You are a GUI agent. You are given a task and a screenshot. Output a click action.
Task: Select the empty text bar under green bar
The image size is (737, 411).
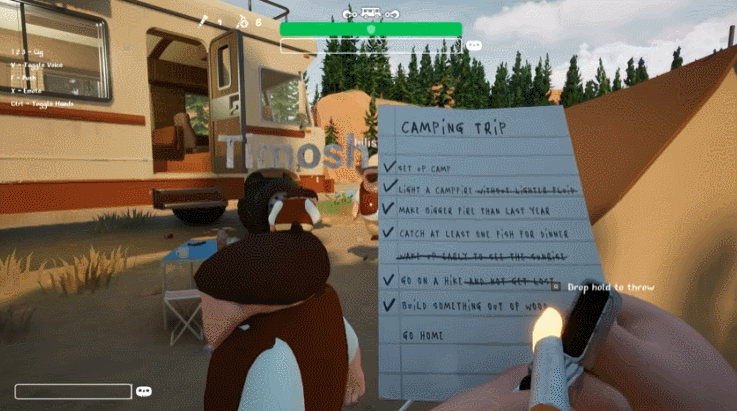coord(372,46)
